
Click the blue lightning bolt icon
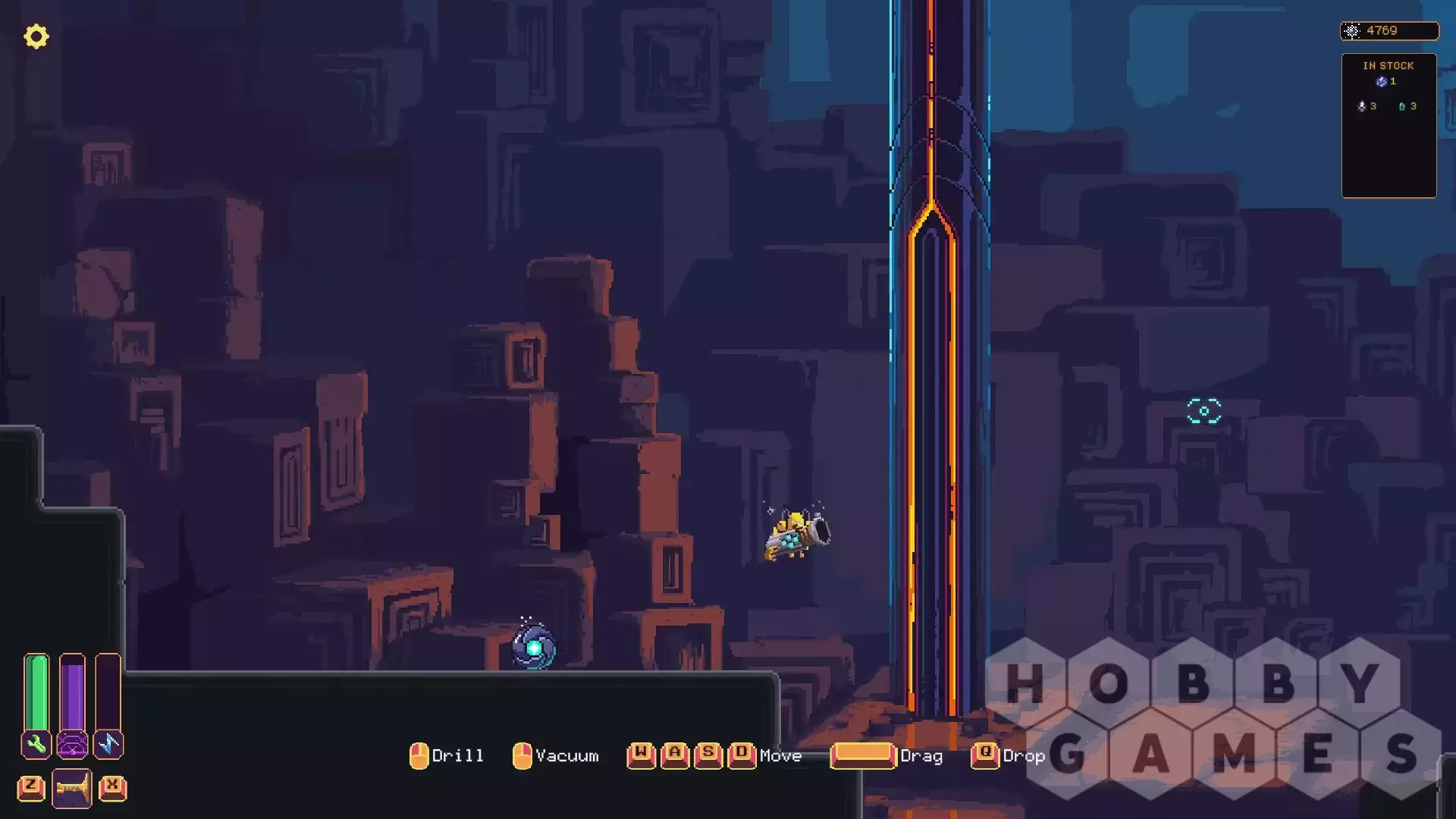[108, 745]
